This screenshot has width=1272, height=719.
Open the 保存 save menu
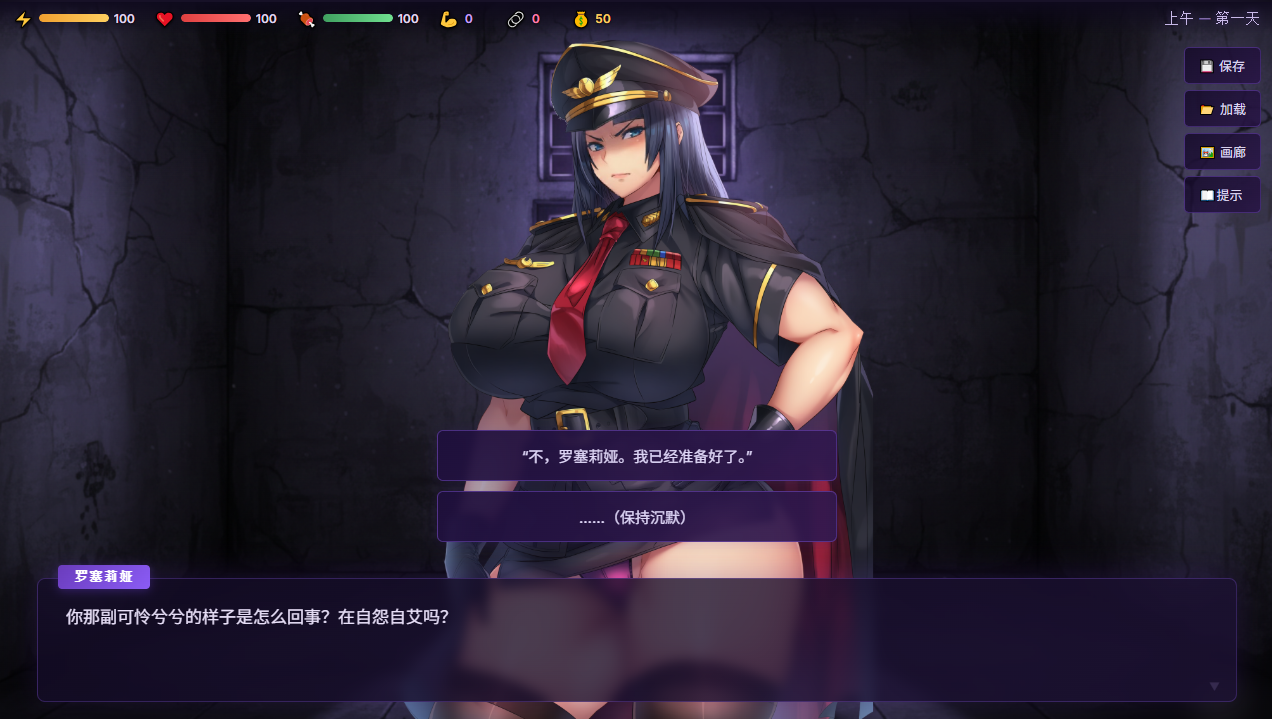(x=1222, y=66)
